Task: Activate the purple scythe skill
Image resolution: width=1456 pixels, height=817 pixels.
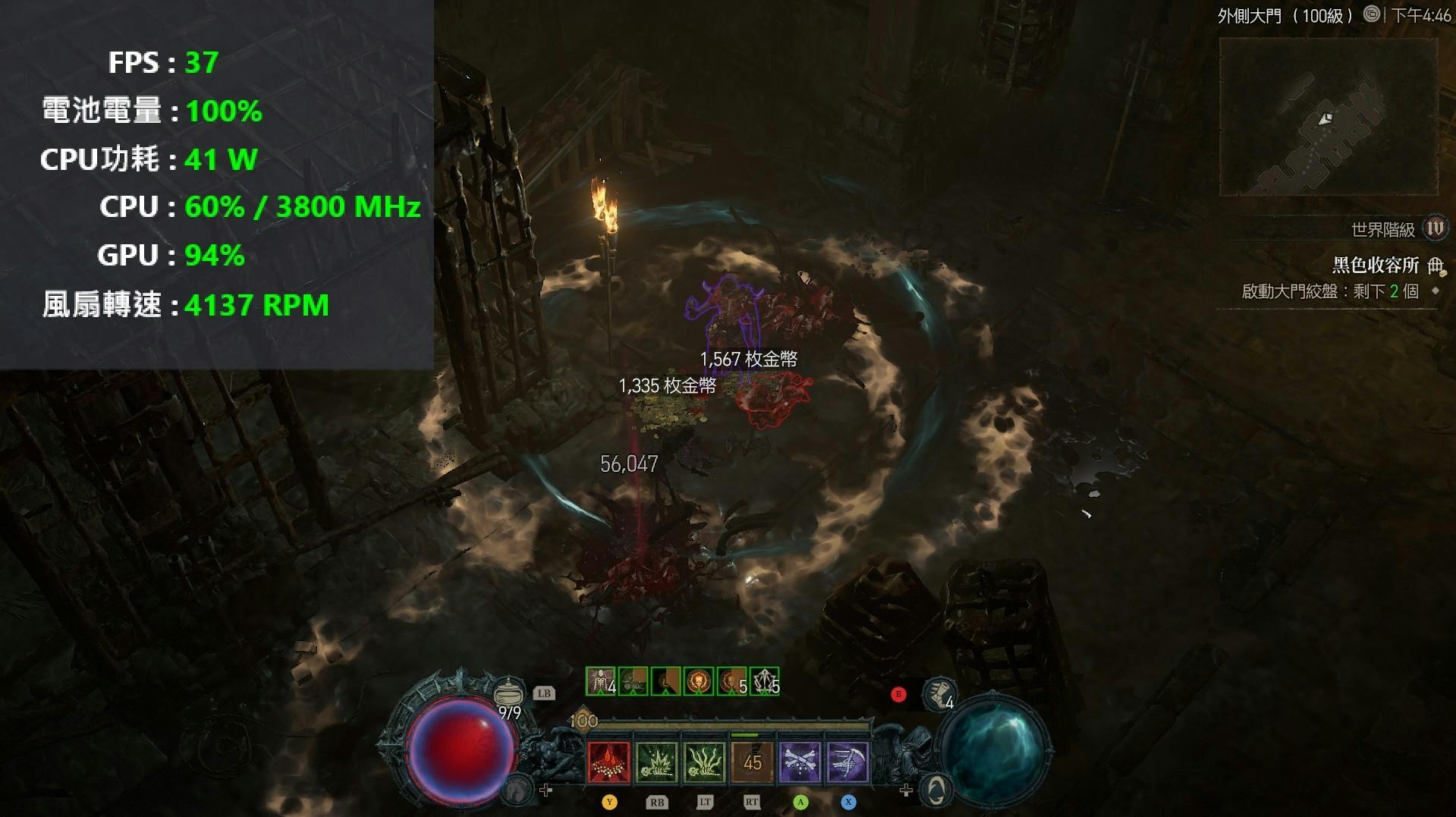Action: [847, 762]
